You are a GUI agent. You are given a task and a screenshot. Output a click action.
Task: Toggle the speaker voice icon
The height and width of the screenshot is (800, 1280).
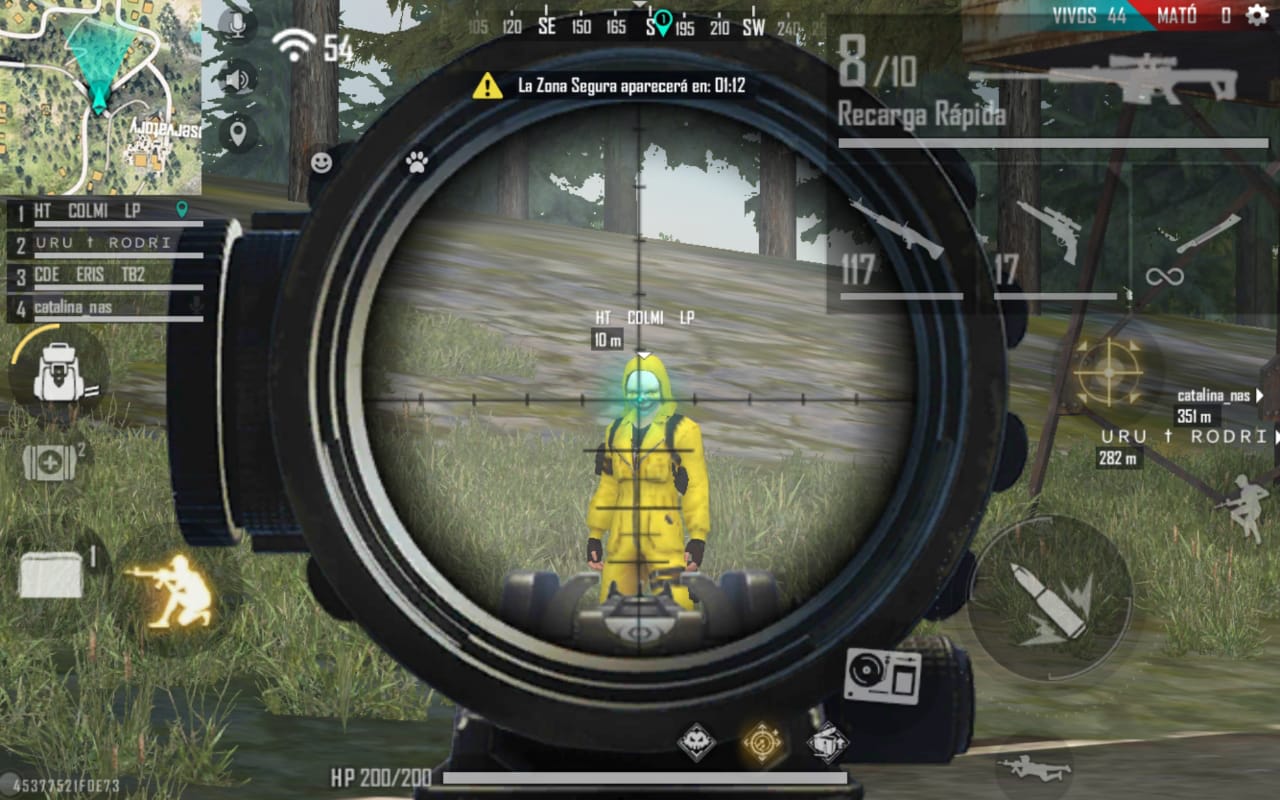click(238, 78)
